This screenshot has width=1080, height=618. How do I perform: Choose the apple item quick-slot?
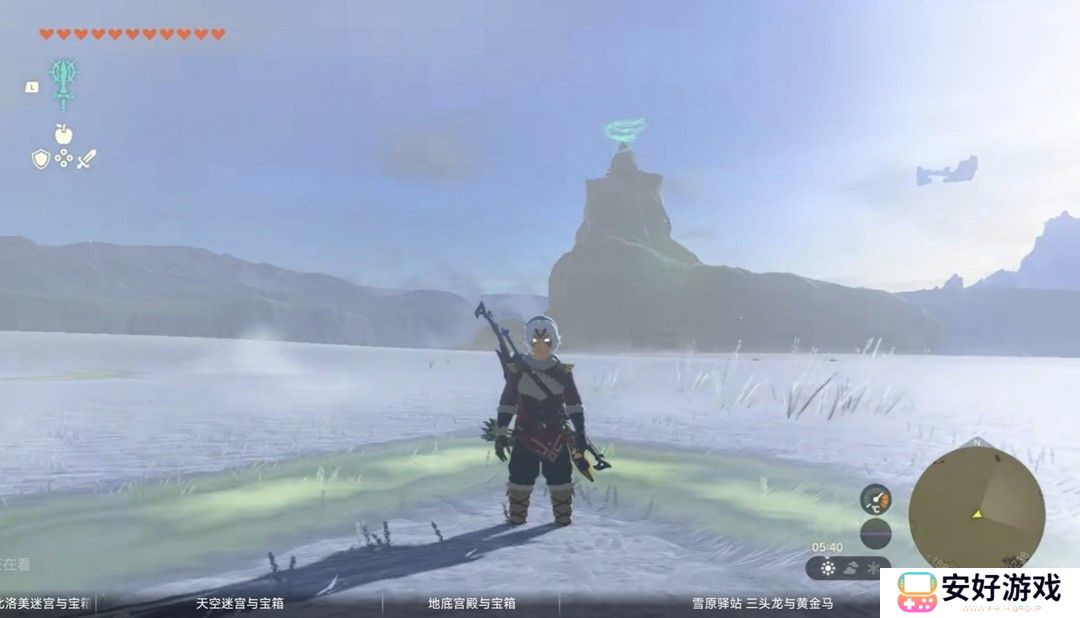coord(63,133)
